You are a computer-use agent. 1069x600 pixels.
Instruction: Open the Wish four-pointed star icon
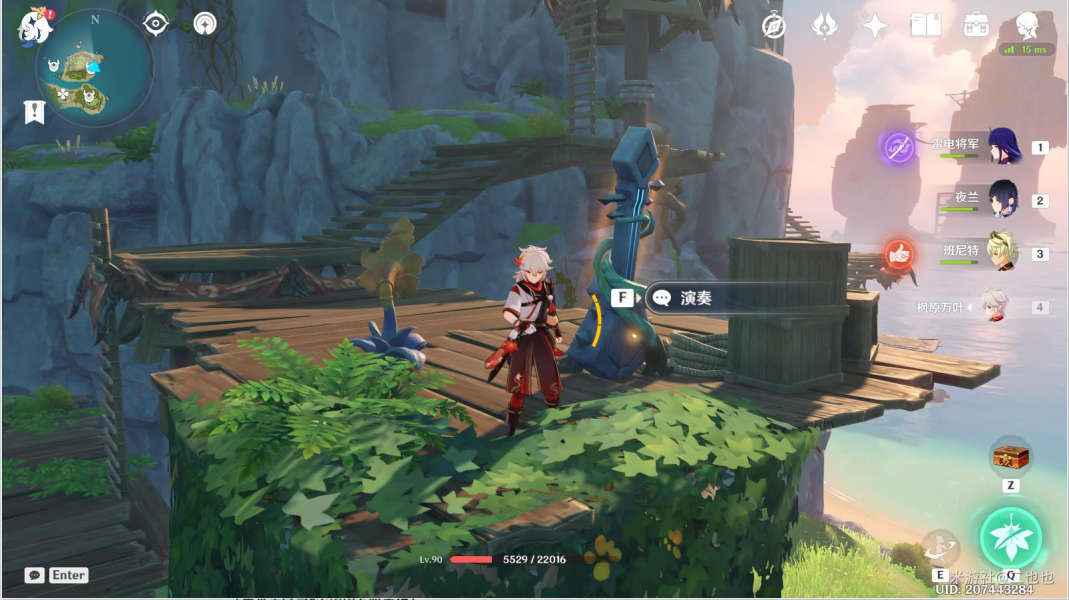[x=875, y=26]
